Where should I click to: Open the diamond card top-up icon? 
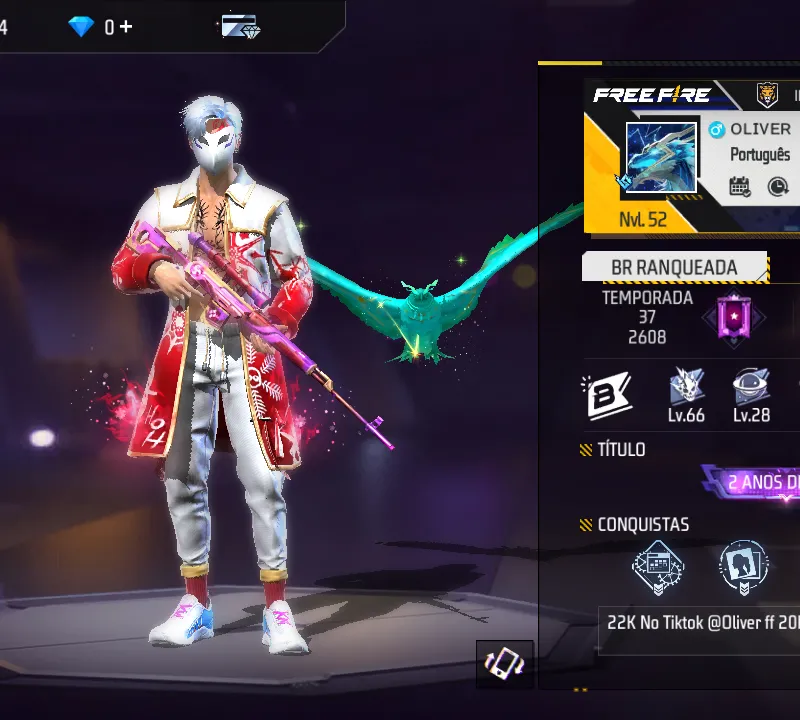[240, 27]
